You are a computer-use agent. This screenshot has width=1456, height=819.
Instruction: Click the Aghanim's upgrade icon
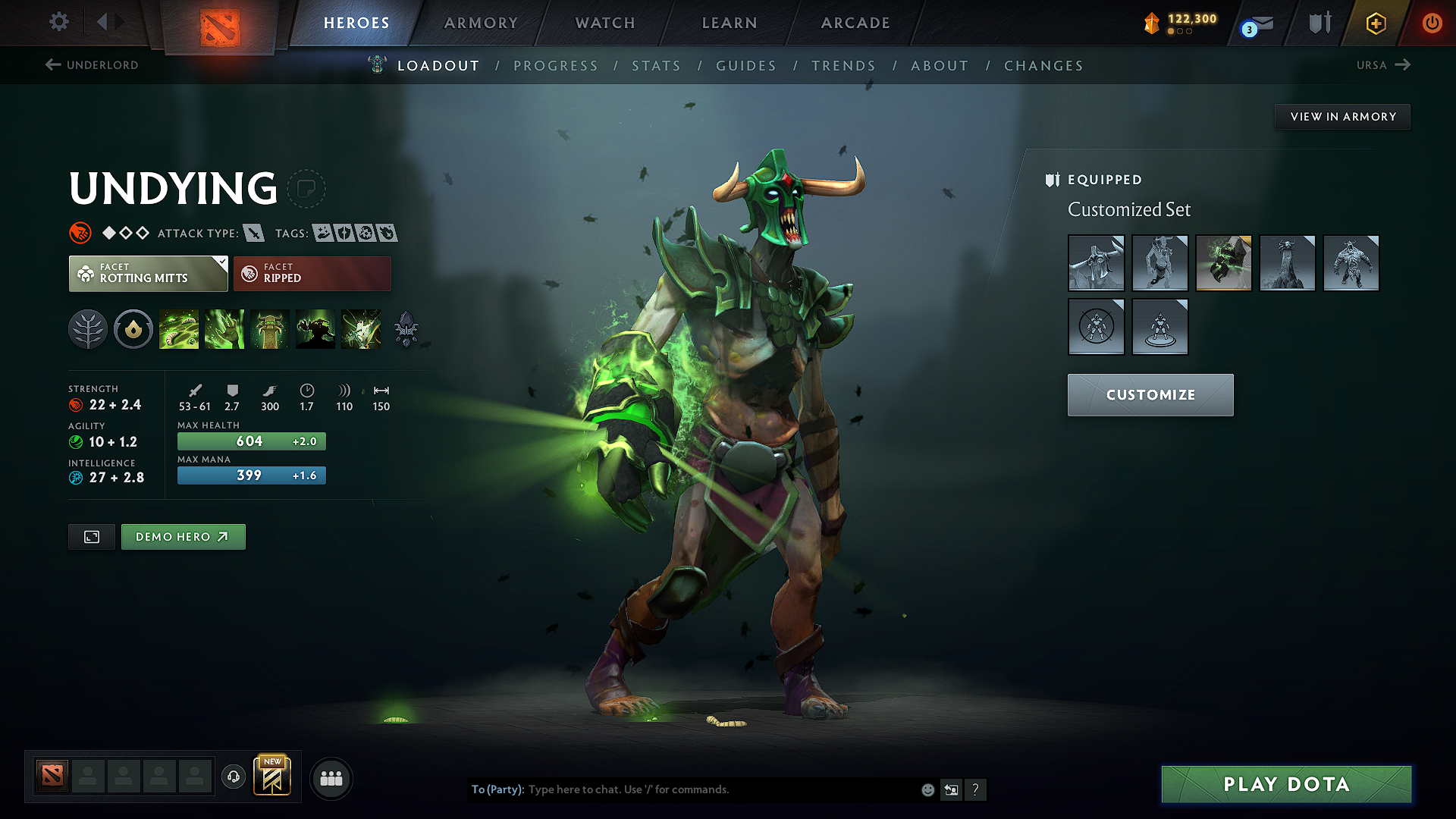(406, 329)
